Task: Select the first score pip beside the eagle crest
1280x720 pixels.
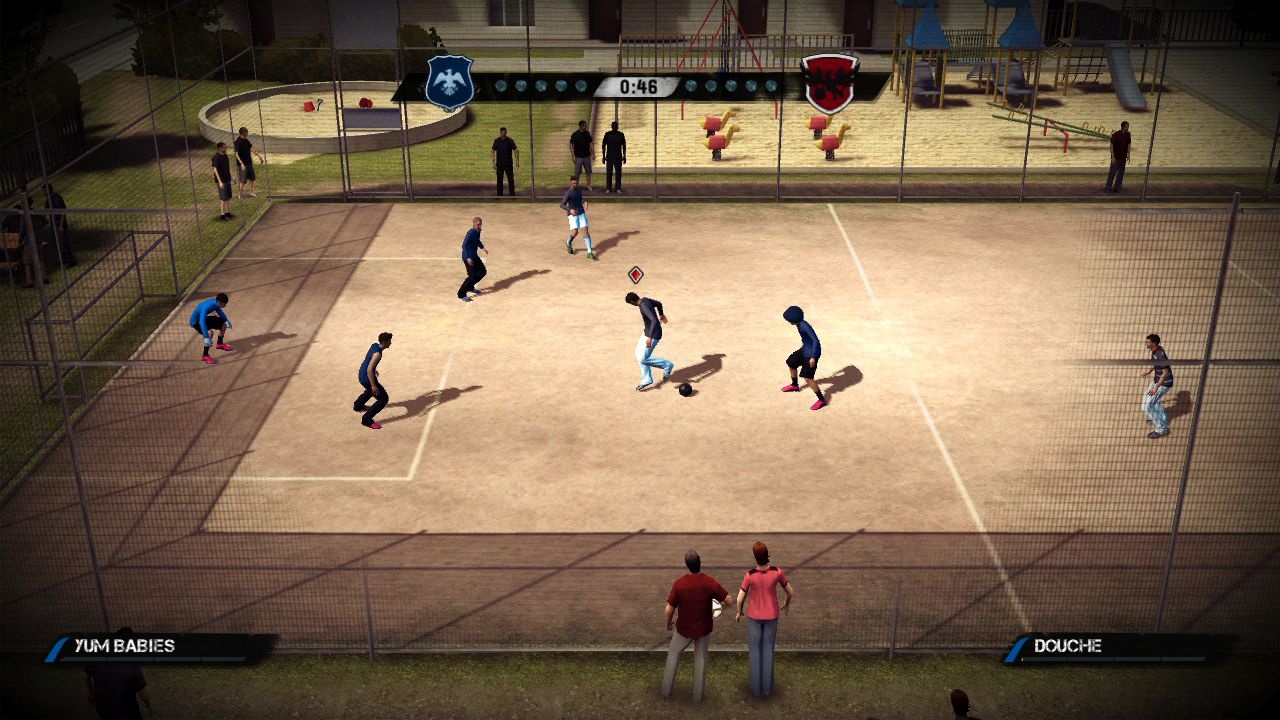Action: pos(502,87)
